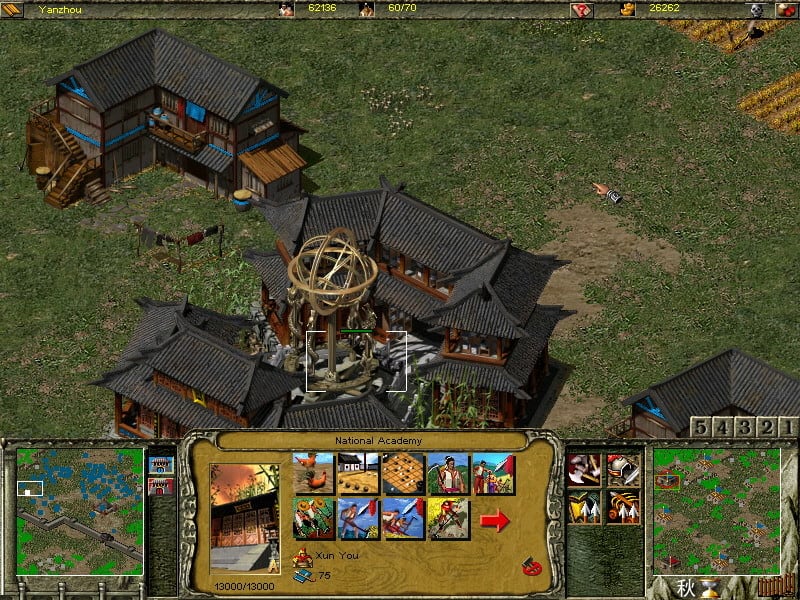This screenshot has height=600, width=800.
Task: Activate the helmet and sword command icon
Action: coord(624,469)
